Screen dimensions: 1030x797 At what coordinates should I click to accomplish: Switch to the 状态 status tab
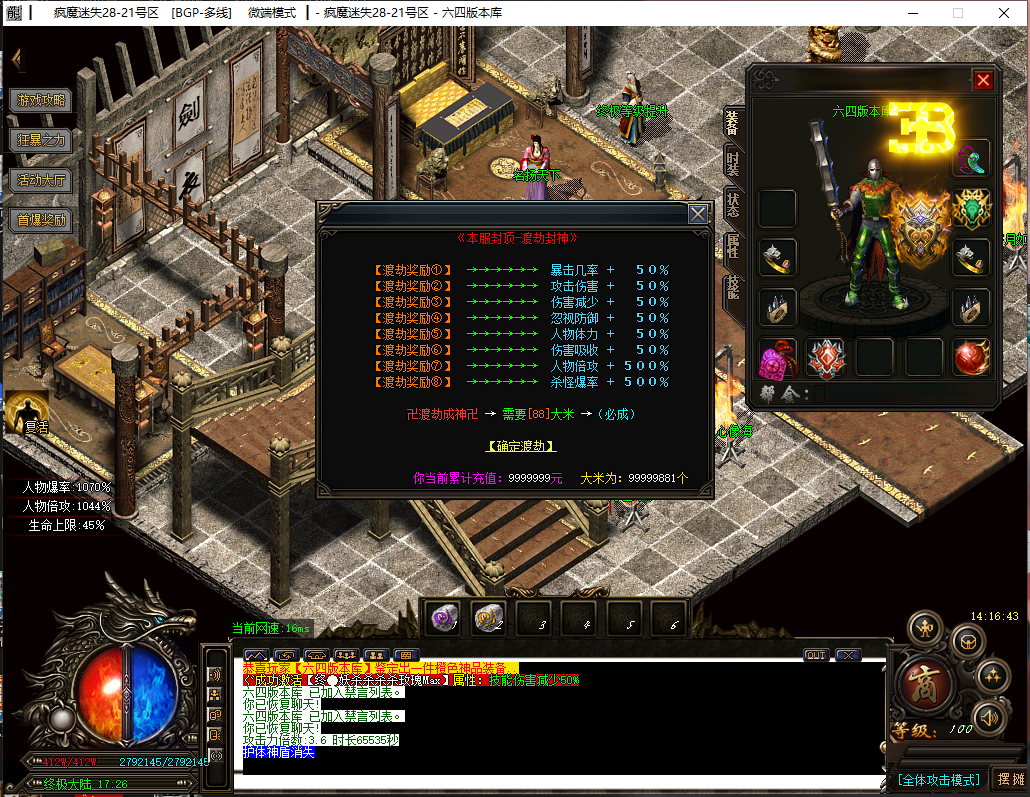tap(733, 203)
